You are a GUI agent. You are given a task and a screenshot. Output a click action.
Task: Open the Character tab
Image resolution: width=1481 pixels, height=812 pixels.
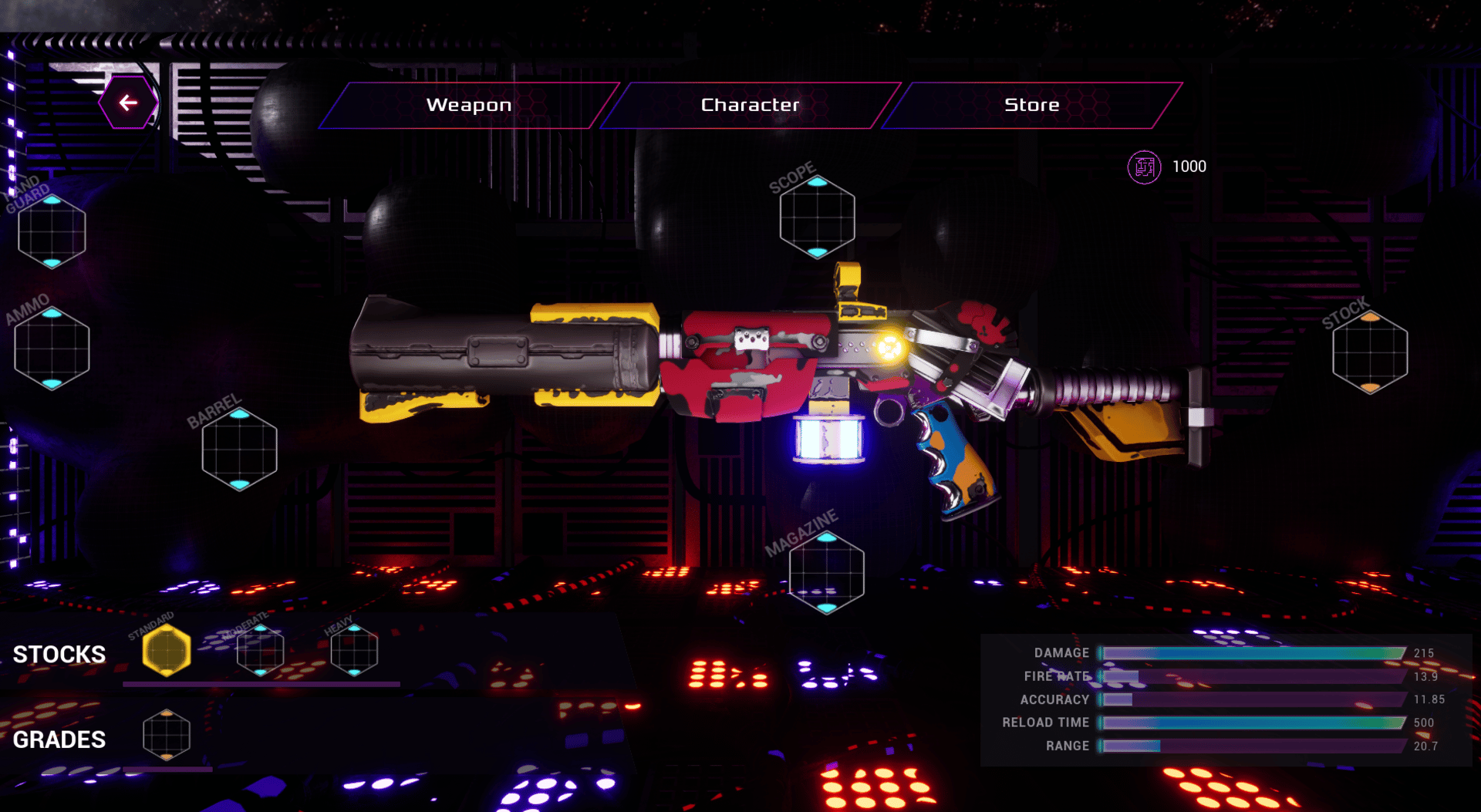pos(750,105)
